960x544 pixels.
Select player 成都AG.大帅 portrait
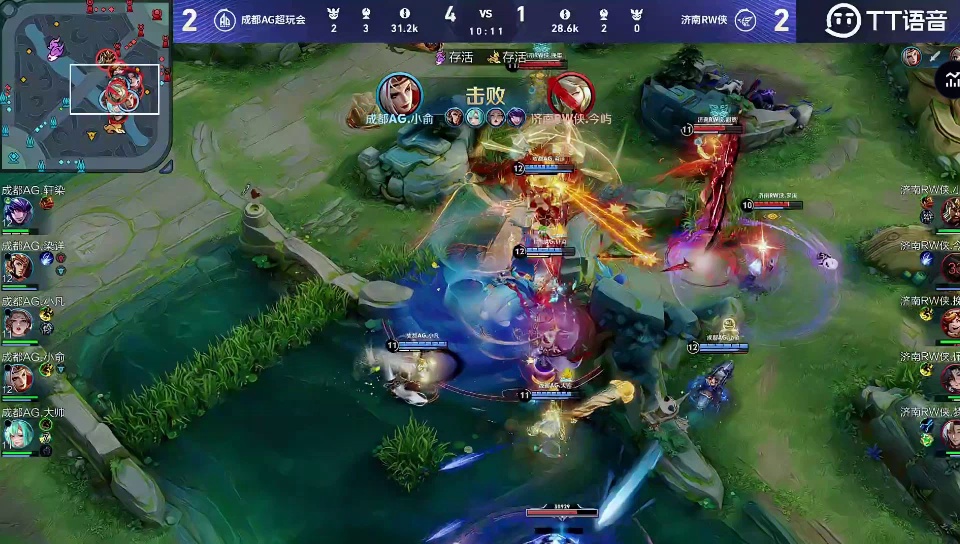[x=18, y=432]
